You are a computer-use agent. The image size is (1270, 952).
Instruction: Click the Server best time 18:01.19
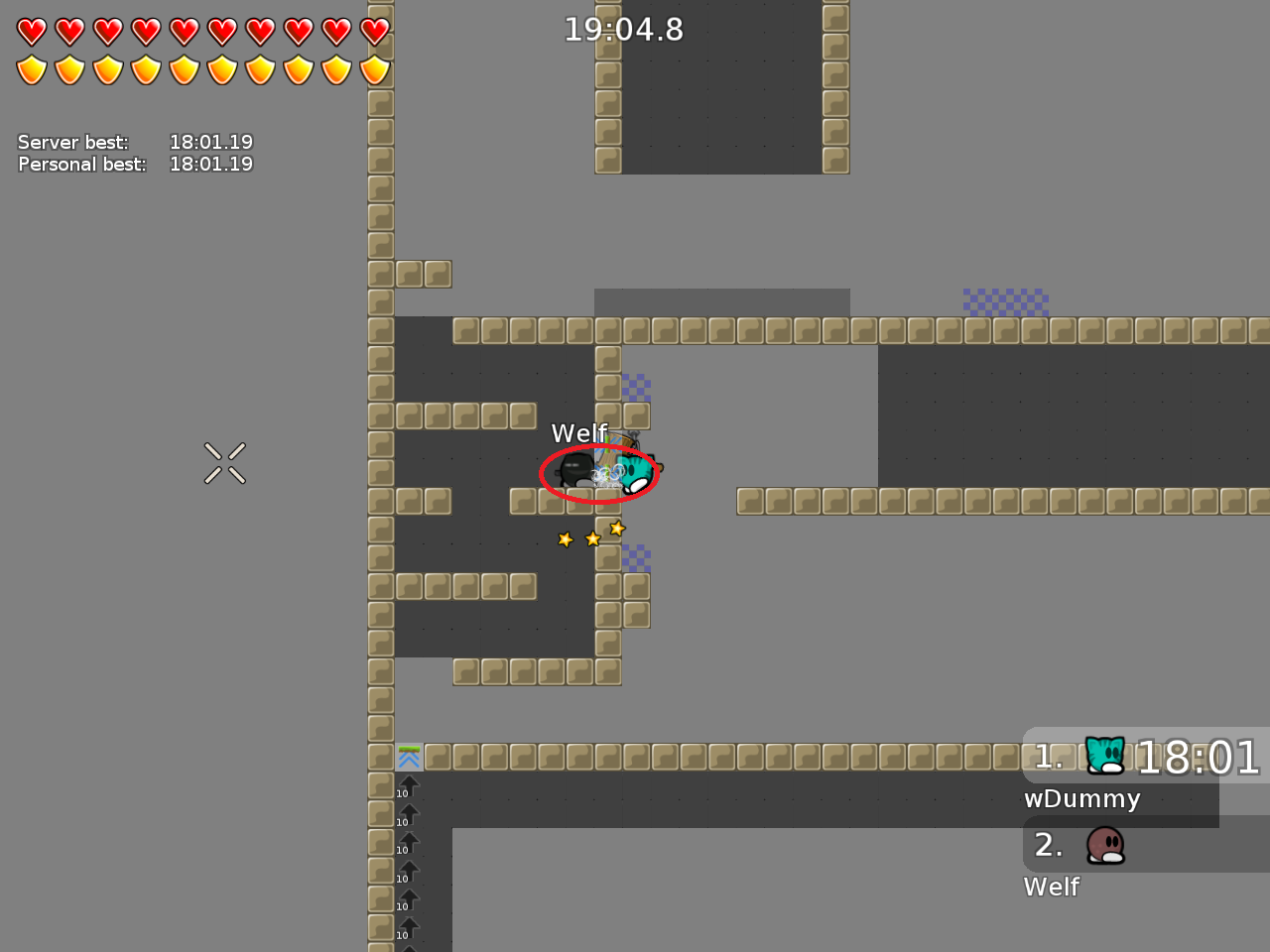[211, 142]
